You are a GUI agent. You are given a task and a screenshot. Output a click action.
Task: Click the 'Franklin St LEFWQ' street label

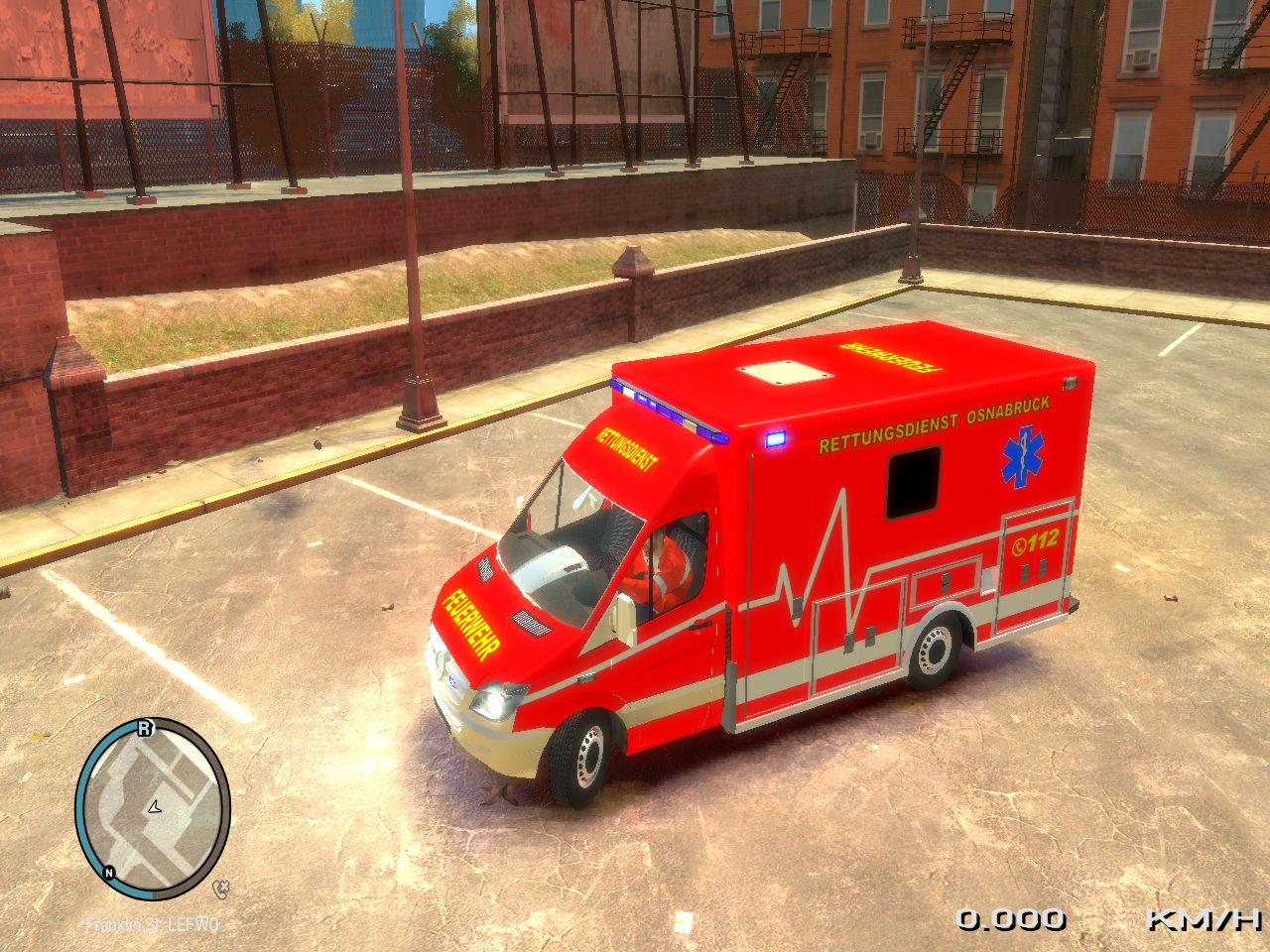point(149,924)
